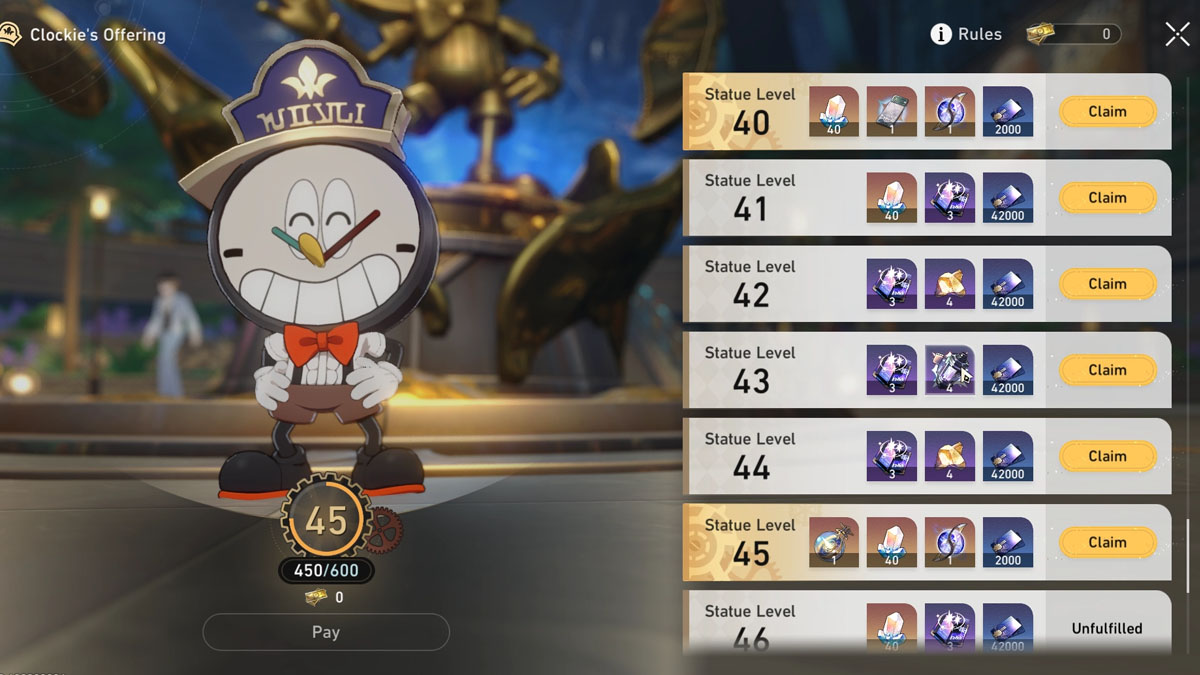Claim the Statue Level 45 reward
1200x675 pixels.
1107,542
